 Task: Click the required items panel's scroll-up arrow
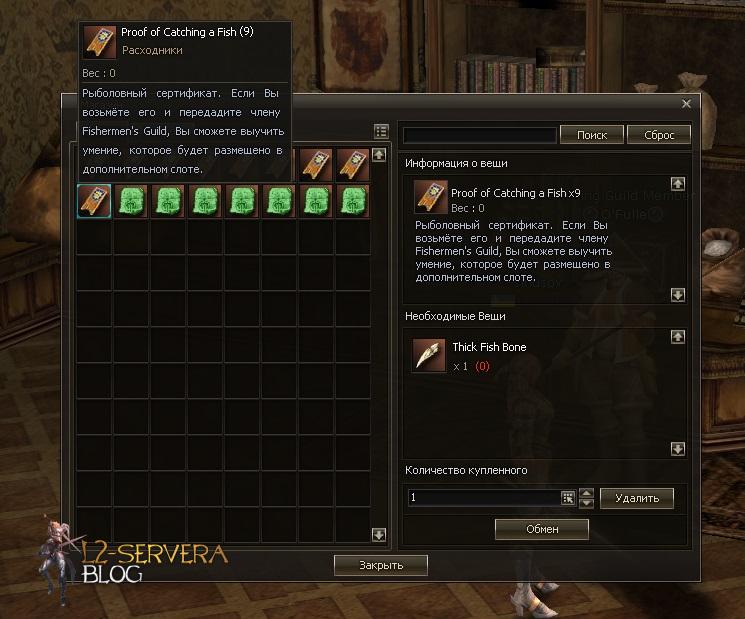coord(678,338)
